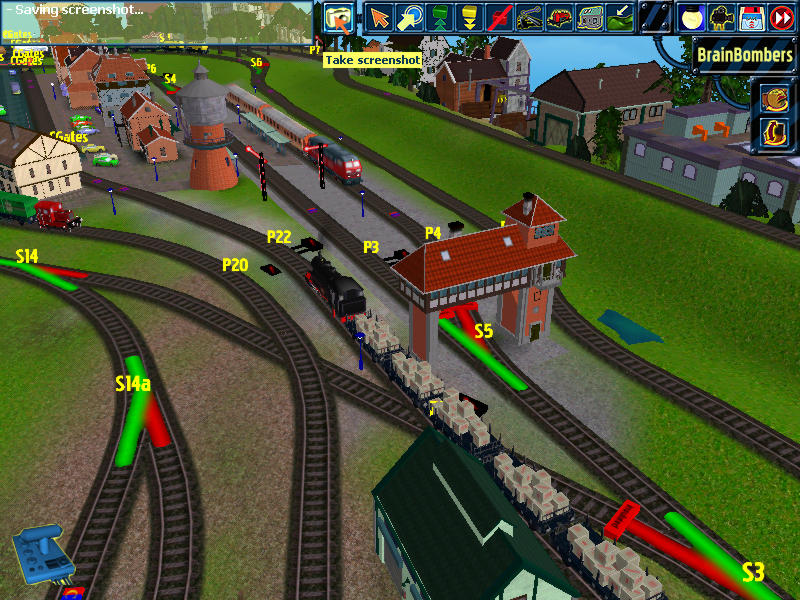
Task: Click the BrainBombers logo panel
Action: tap(744, 55)
